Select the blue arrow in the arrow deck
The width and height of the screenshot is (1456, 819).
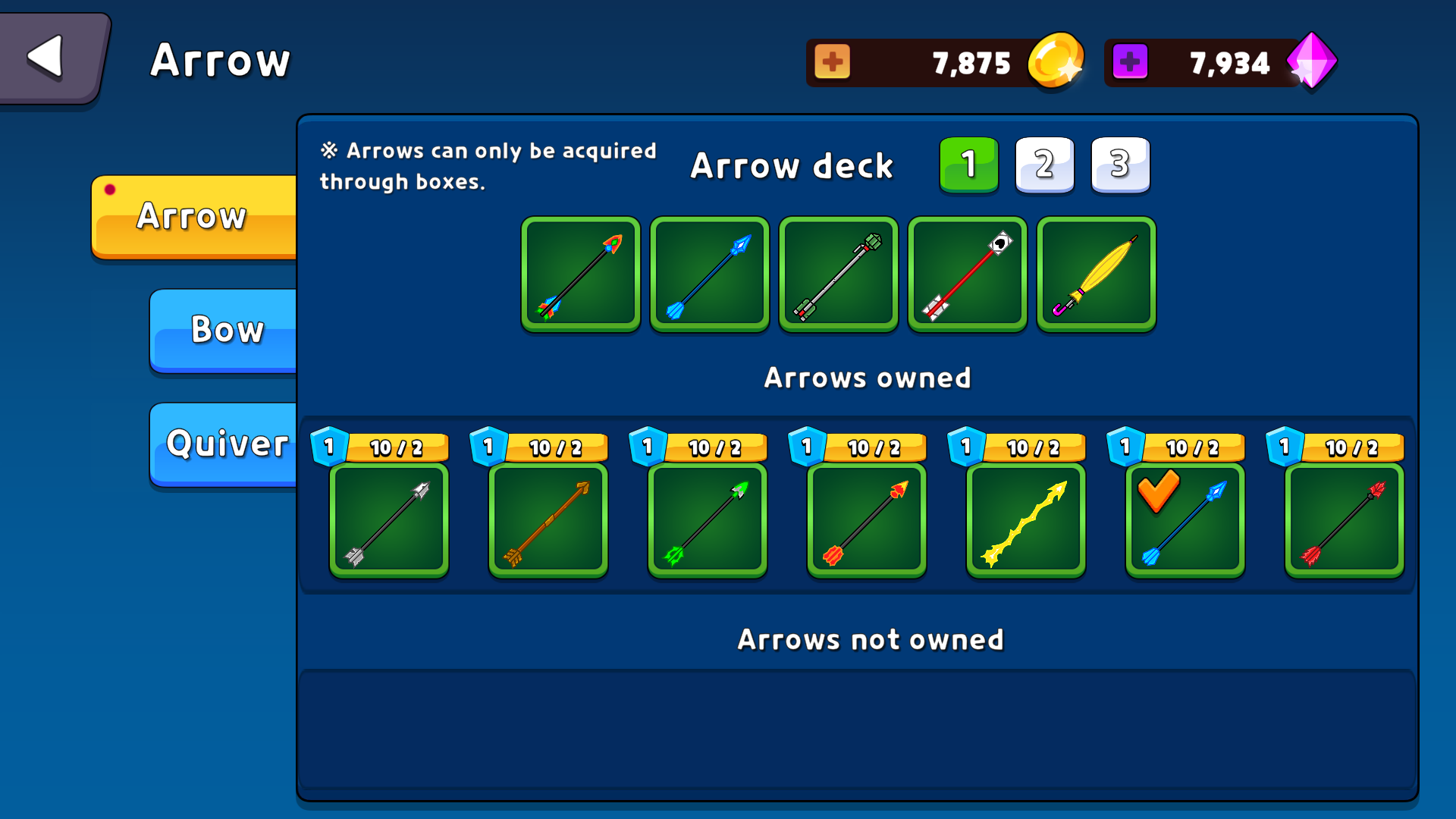(709, 274)
